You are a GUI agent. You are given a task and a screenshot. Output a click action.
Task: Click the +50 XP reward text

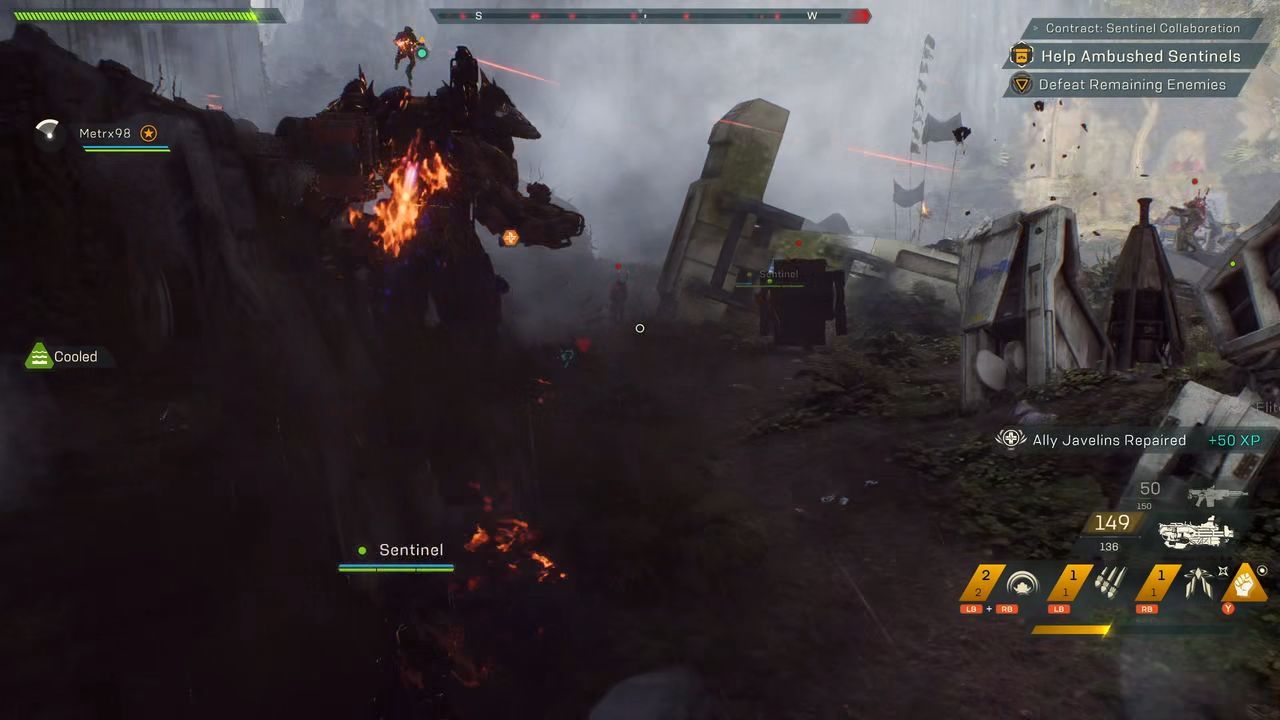(x=1232, y=438)
